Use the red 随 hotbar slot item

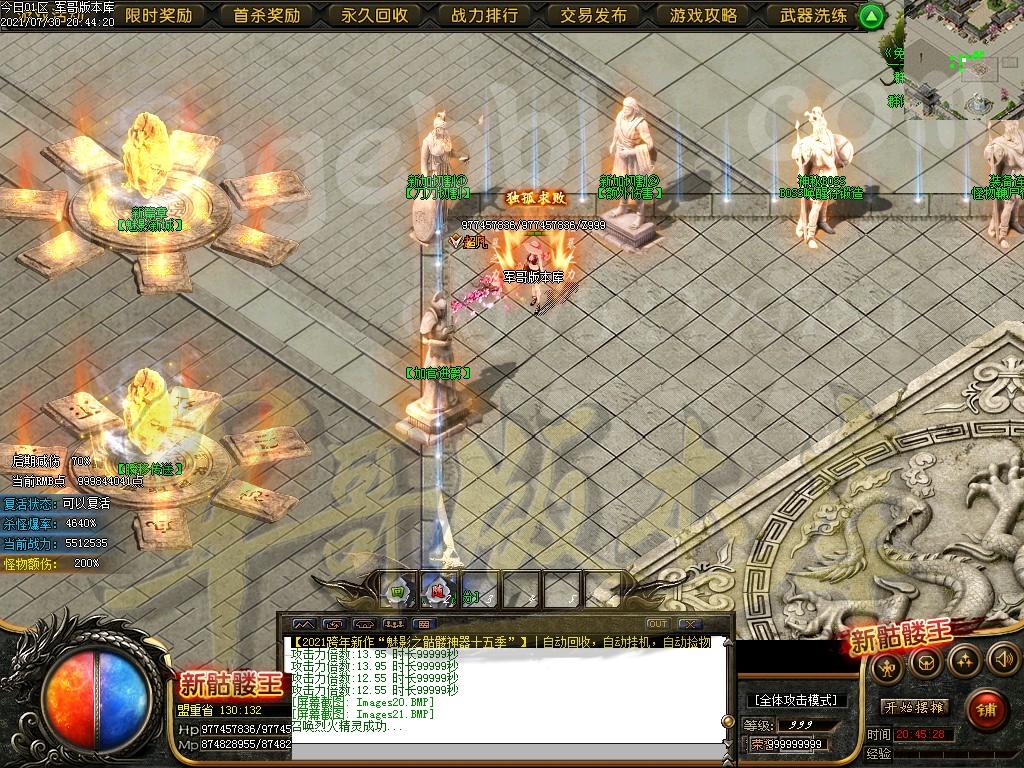click(438, 591)
